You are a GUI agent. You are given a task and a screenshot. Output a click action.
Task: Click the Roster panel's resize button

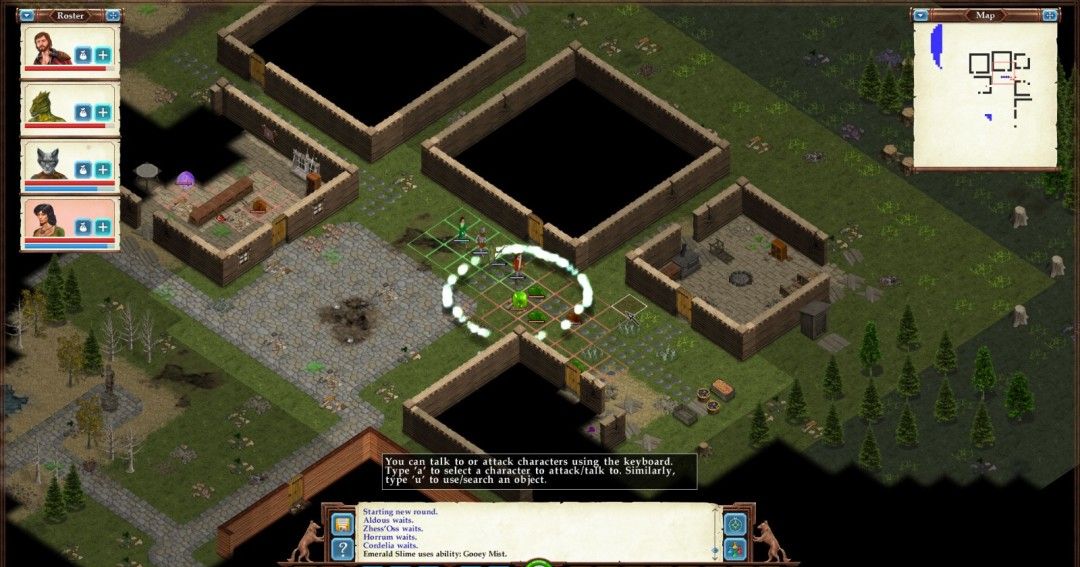(113, 15)
